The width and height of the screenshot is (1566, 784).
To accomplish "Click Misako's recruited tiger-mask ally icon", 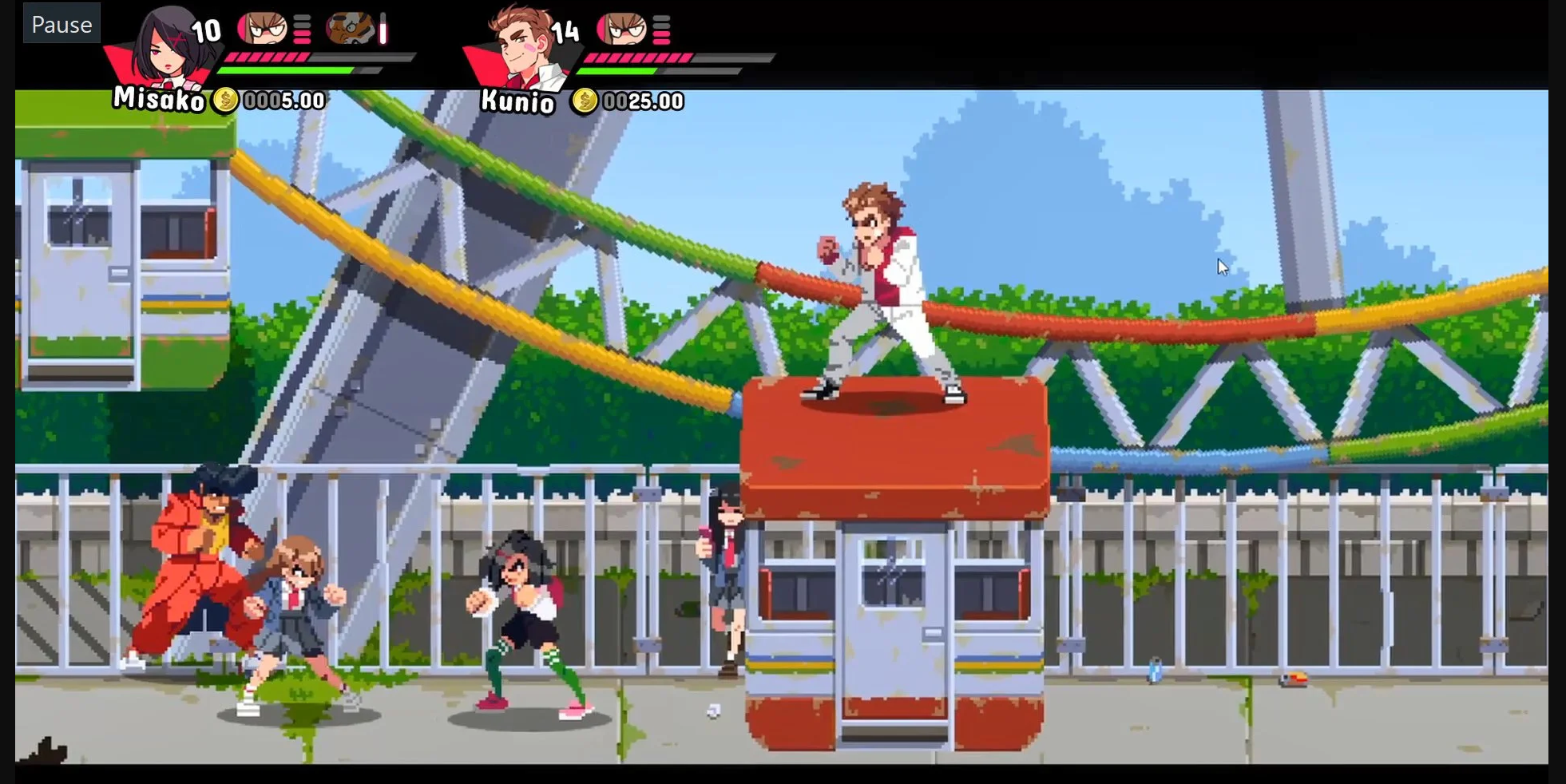I will [350, 29].
